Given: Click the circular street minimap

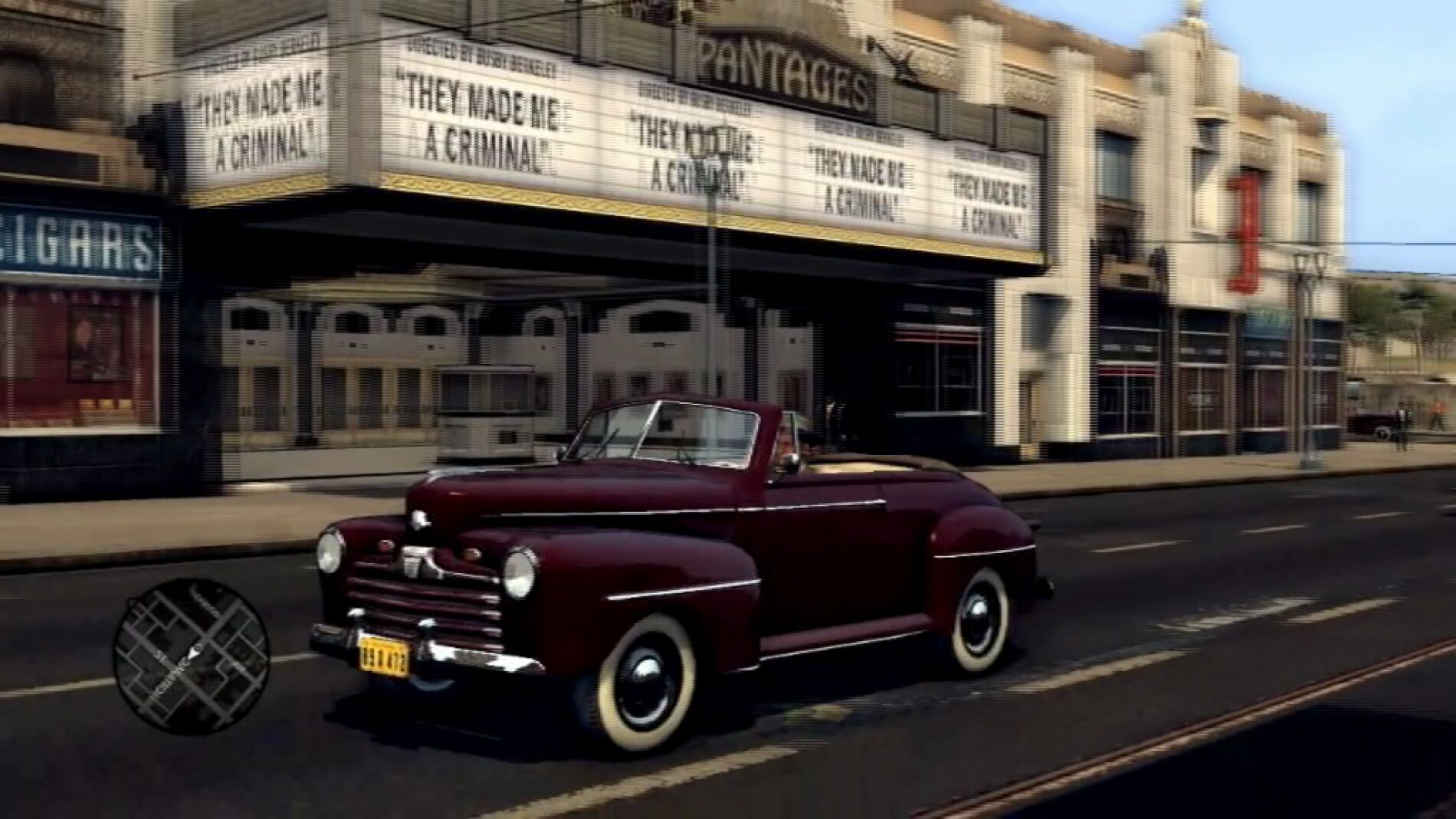Looking at the screenshot, I should coord(191,654).
